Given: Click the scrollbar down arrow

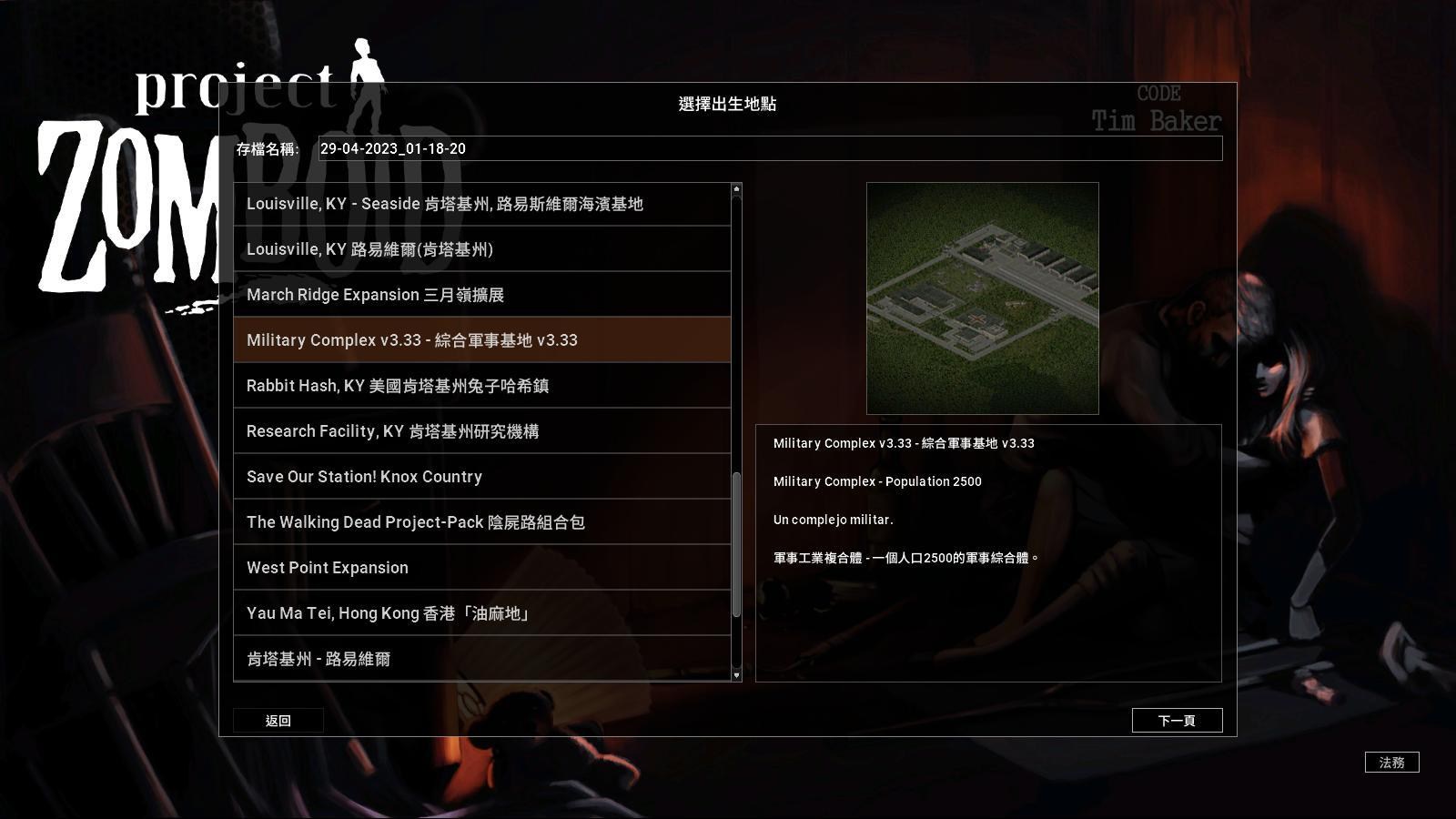Looking at the screenshot, I should click(x=735, y=676).
